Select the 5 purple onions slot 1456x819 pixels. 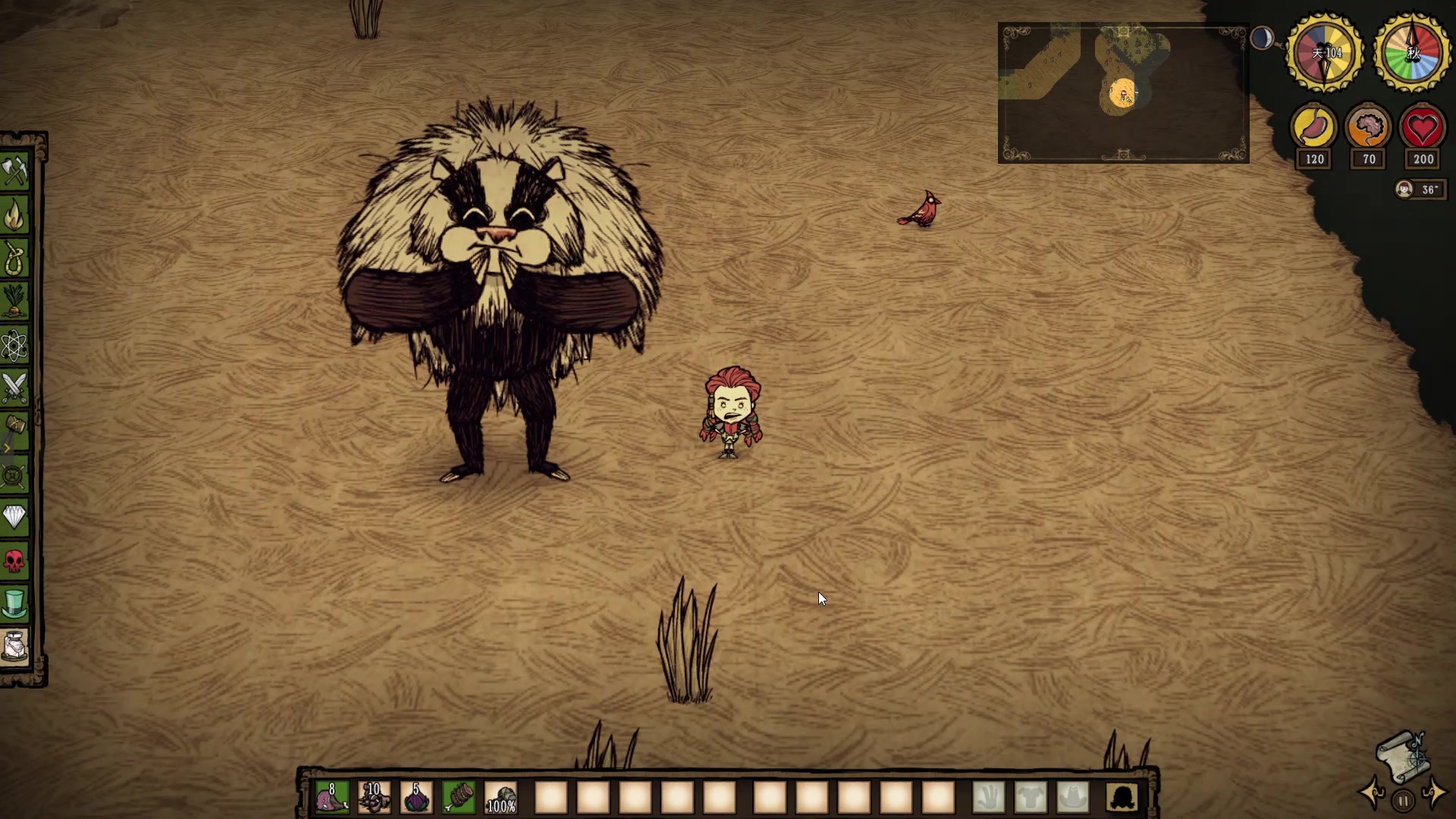[x=416, y=797]
